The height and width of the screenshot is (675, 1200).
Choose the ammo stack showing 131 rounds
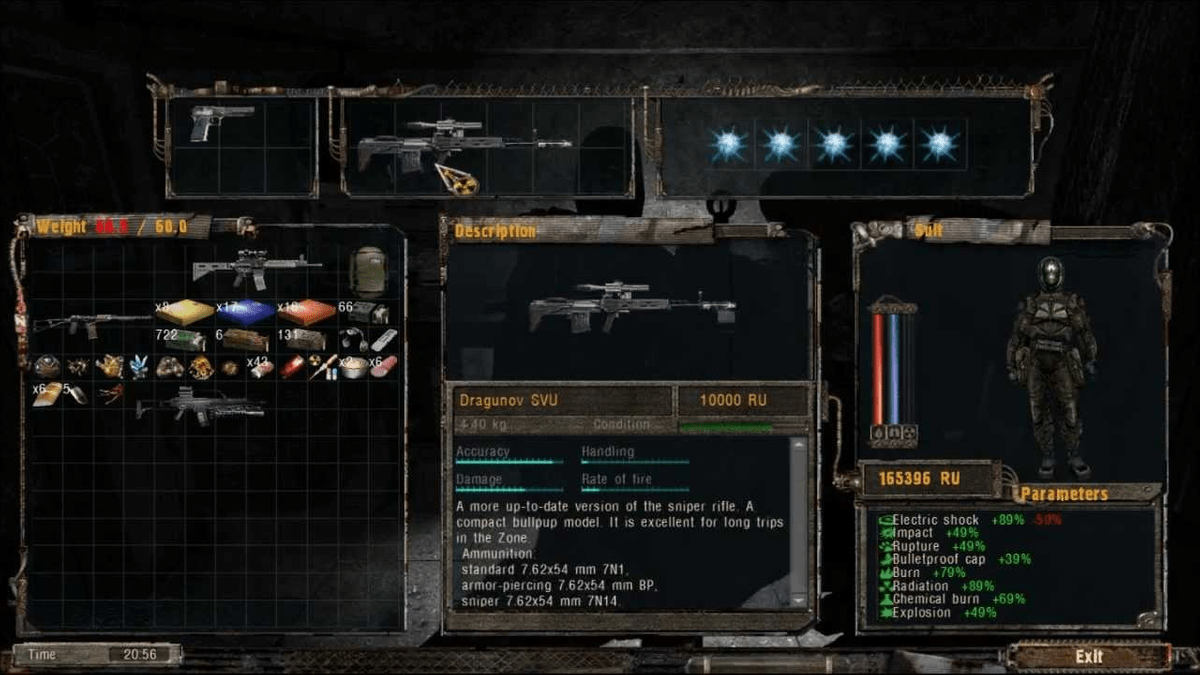pos(304,340)
